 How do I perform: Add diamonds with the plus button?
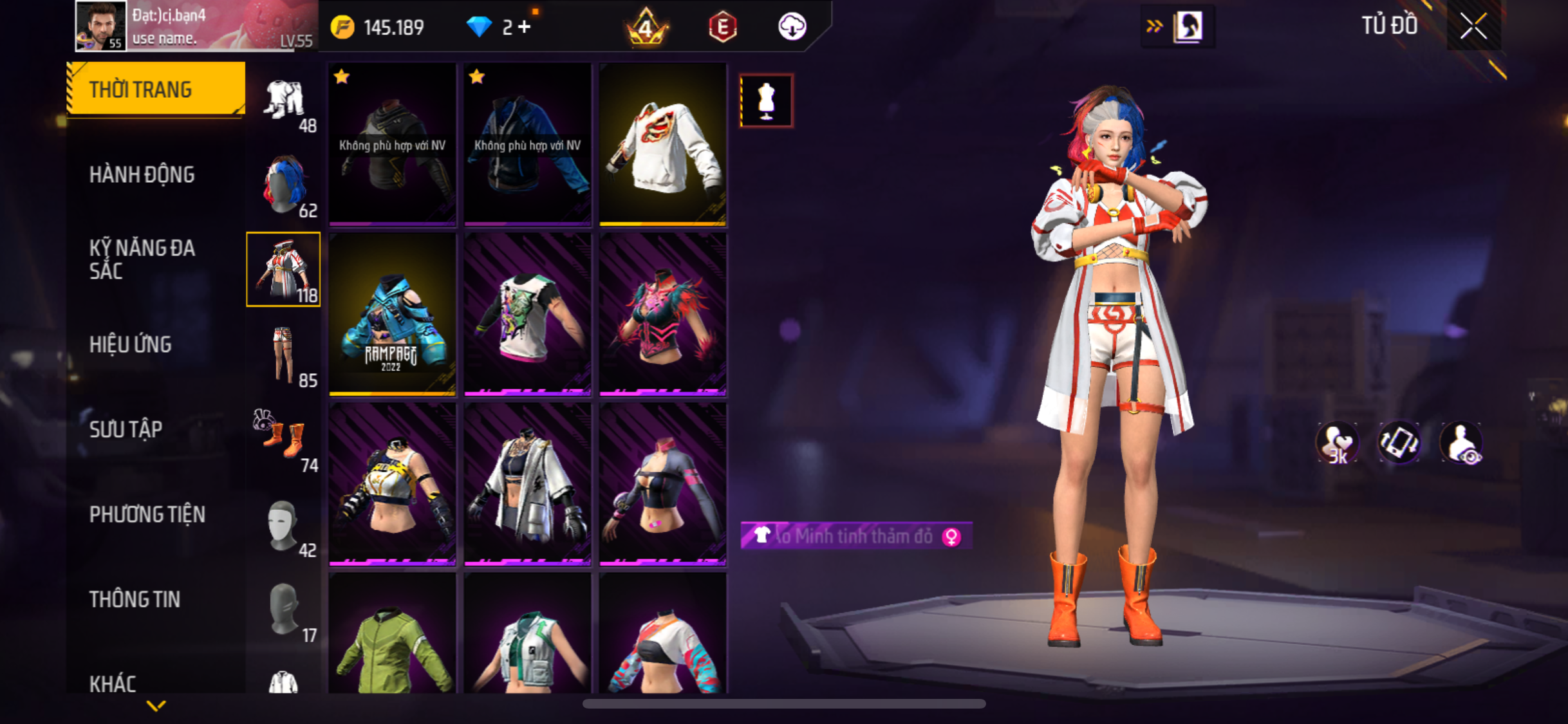525,27
